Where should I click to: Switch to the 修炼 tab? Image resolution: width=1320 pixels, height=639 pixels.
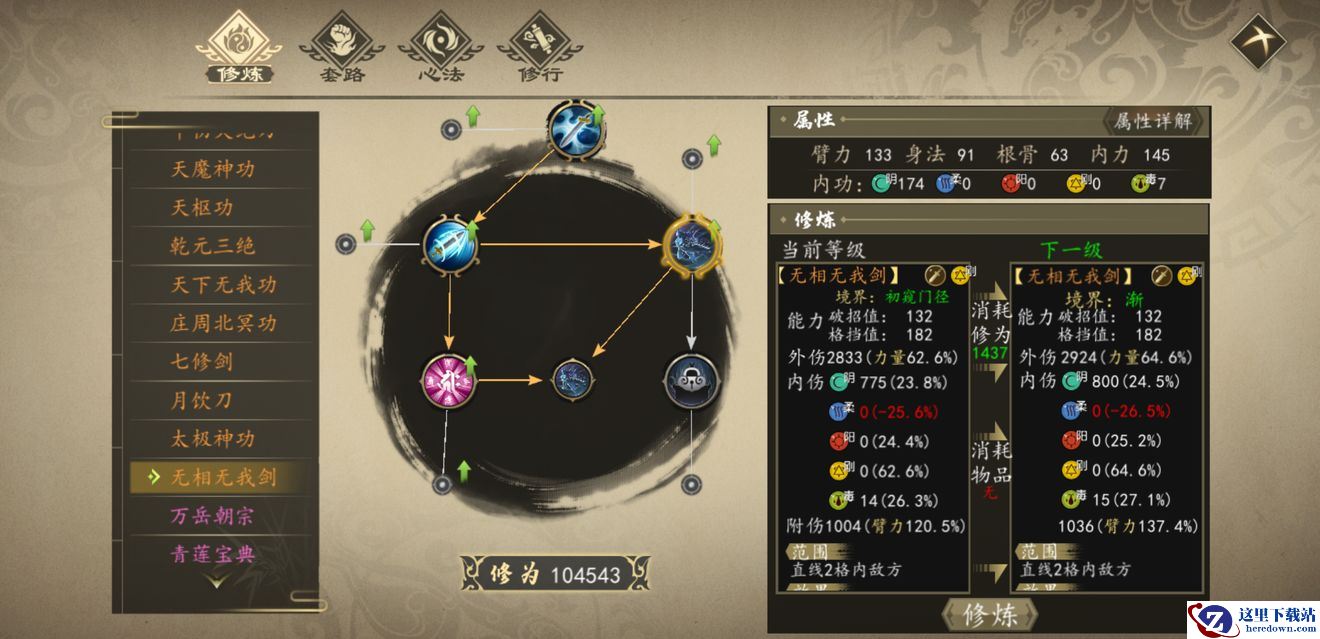(238, 47)
